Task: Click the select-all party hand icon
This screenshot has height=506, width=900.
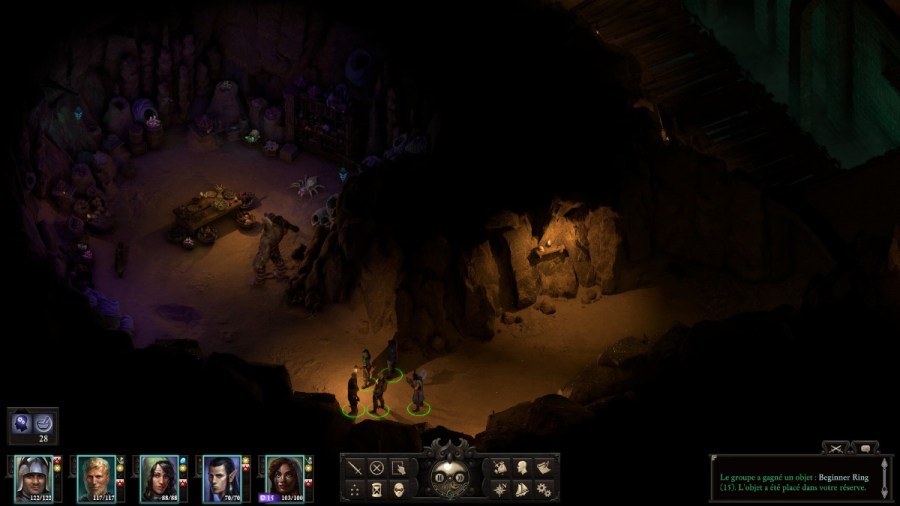Action: (x=399, y=467)
